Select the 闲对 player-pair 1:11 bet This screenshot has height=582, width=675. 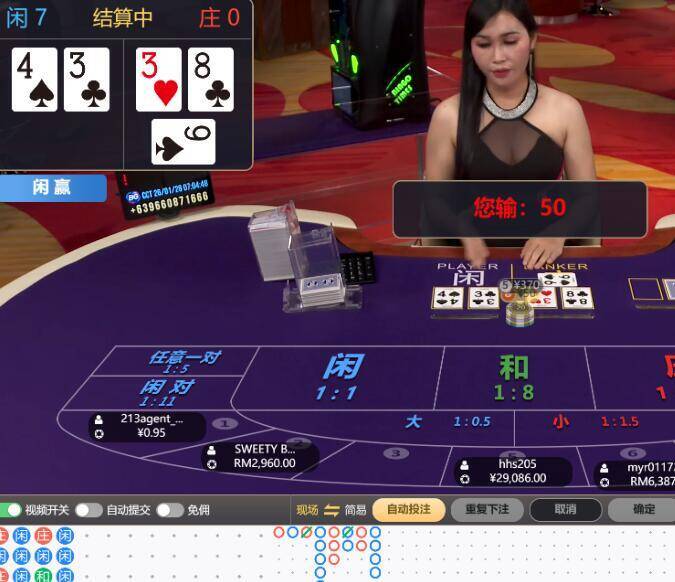[x=166, y=391]
